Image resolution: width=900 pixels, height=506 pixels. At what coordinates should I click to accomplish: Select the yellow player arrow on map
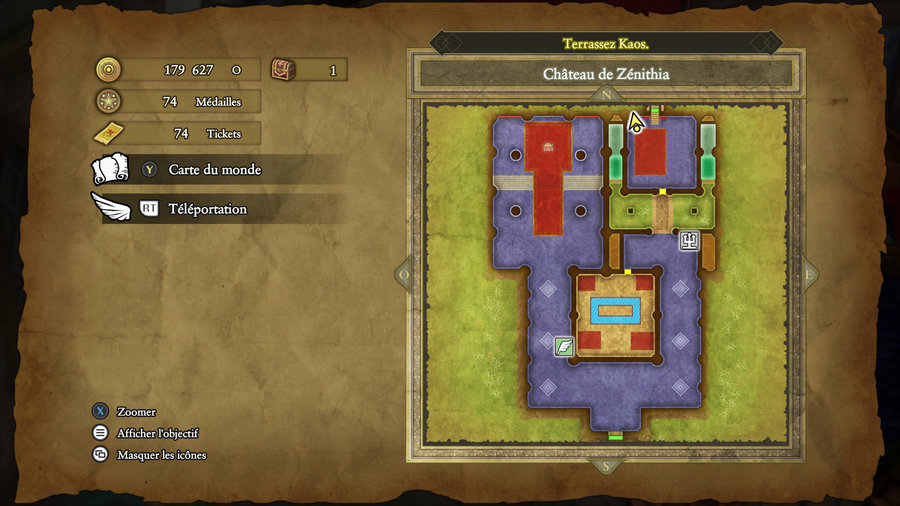coord(635,123)
